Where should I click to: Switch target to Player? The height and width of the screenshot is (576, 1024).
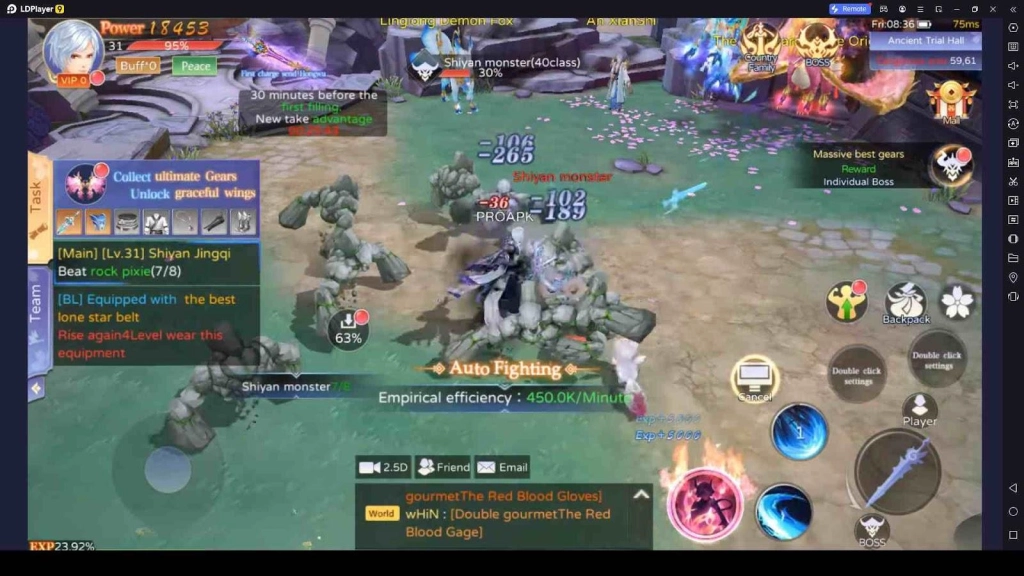(x=919, y=409)
